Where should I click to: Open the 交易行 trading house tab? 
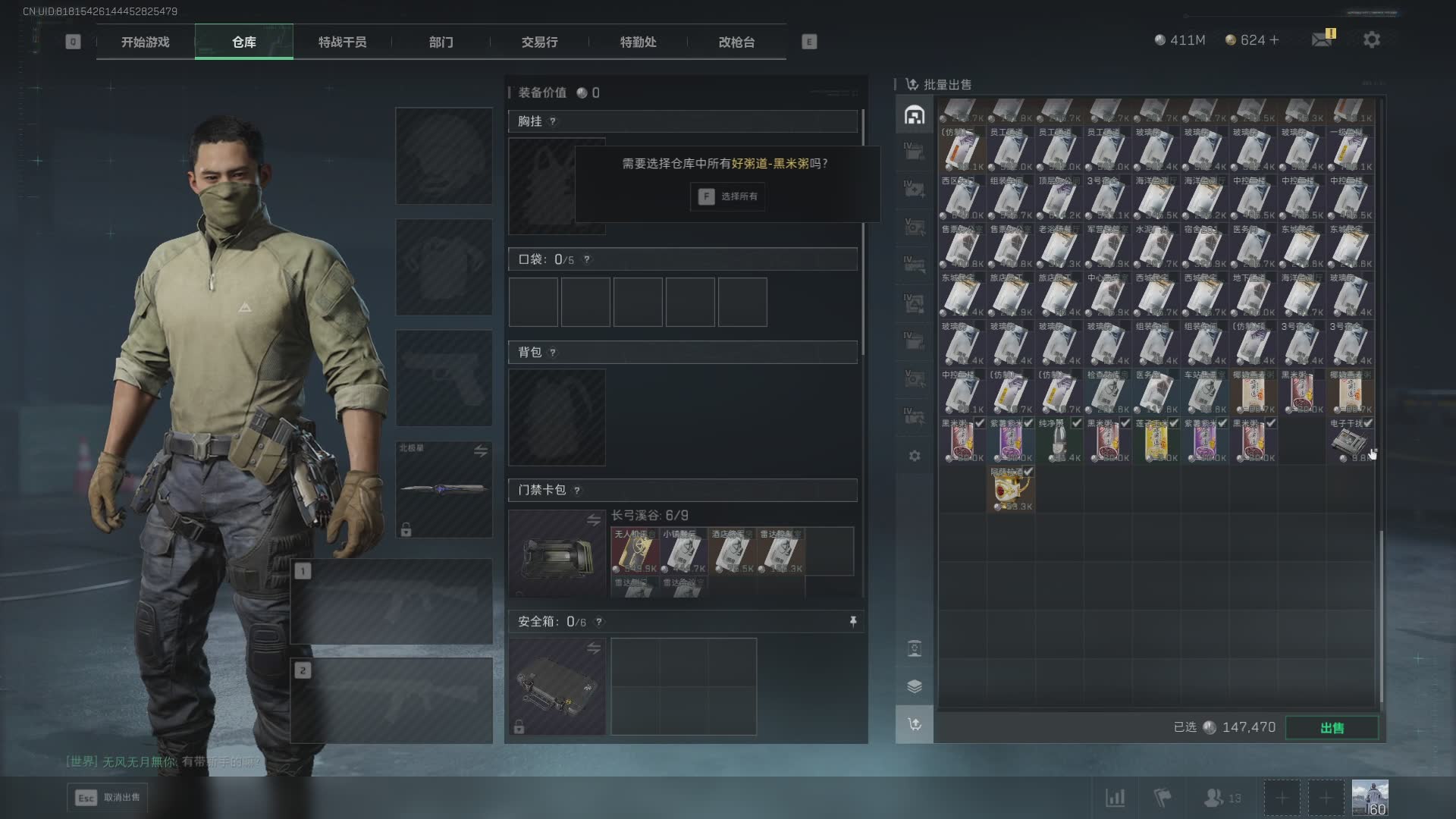coord(539,42)
